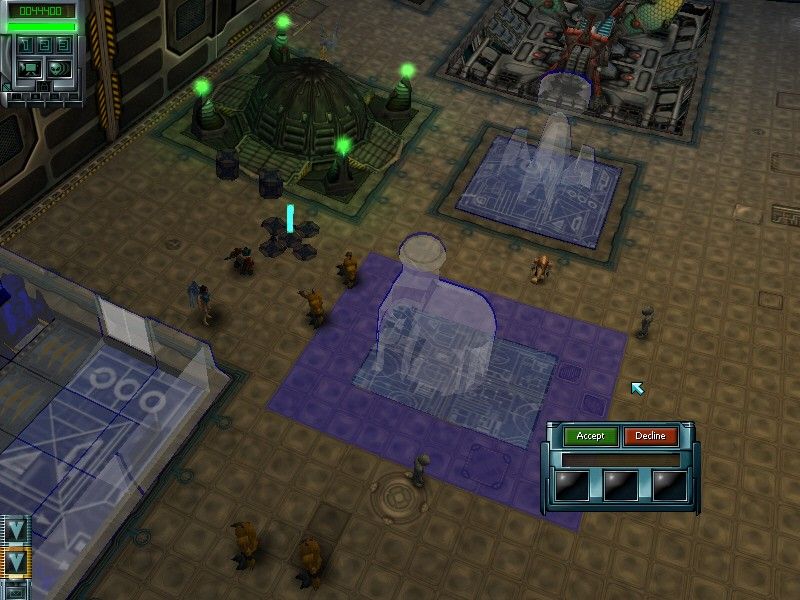This screenshot has width=800, height=600.
Task: Toggle the padlock icon
Action: tap(44, 87)
